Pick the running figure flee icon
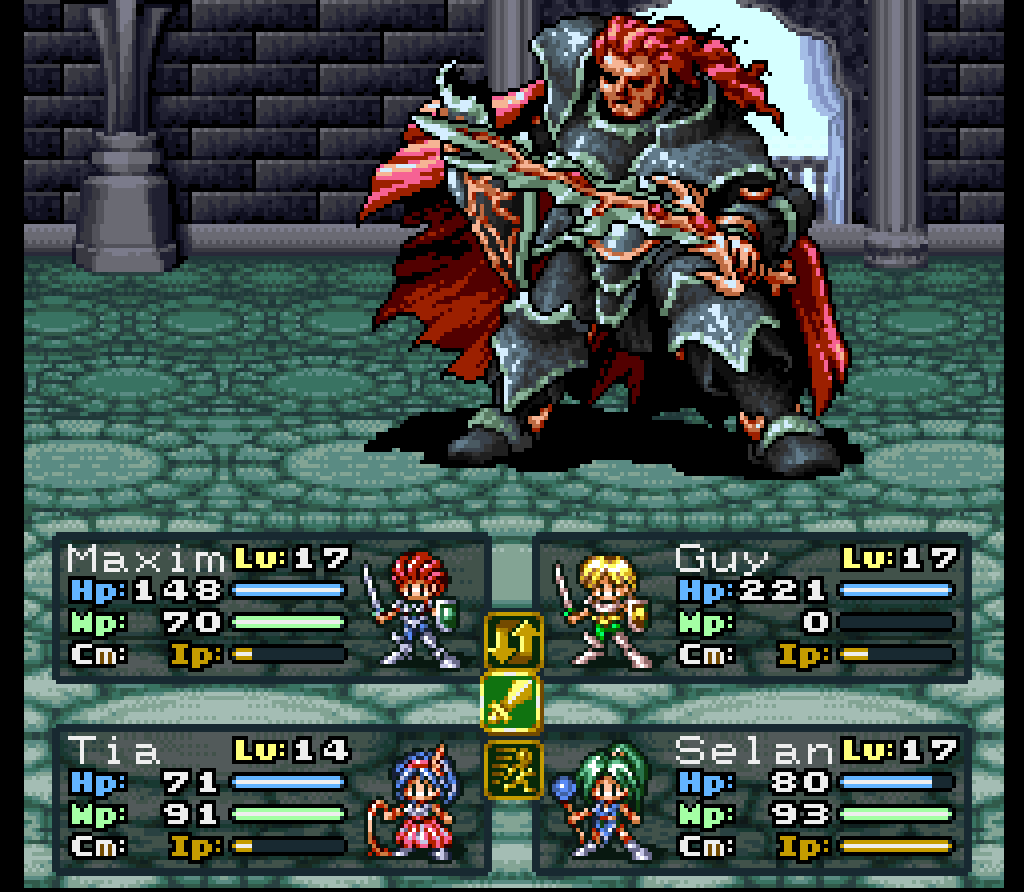The image size is (1024, 892). (512, 769)
